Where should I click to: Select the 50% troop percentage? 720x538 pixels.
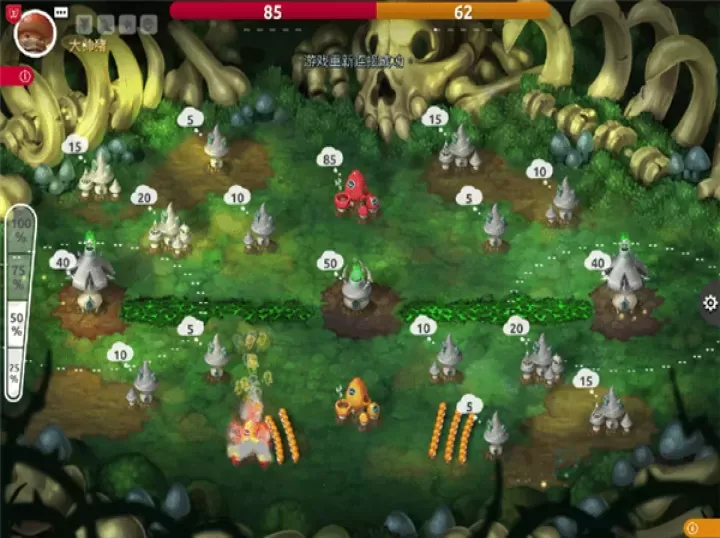[17, 323]
